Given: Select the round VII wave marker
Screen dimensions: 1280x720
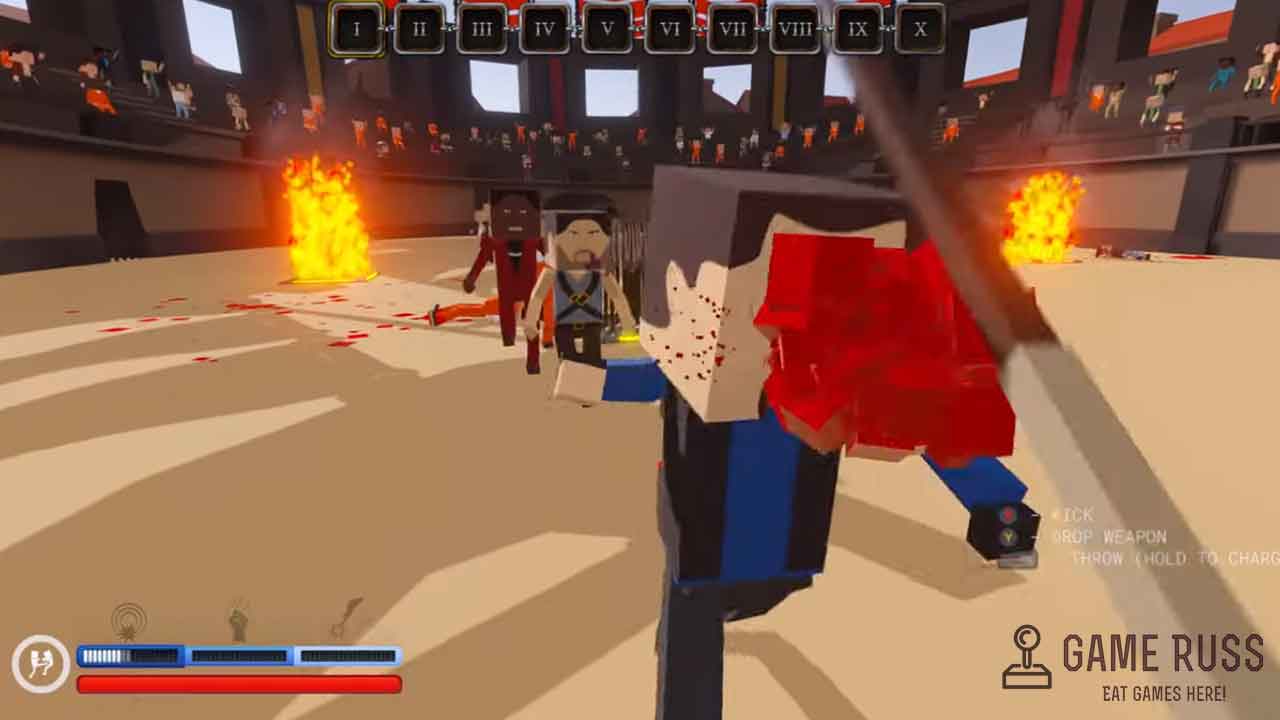Looking at the screenshot, I should tap(732, 29).
